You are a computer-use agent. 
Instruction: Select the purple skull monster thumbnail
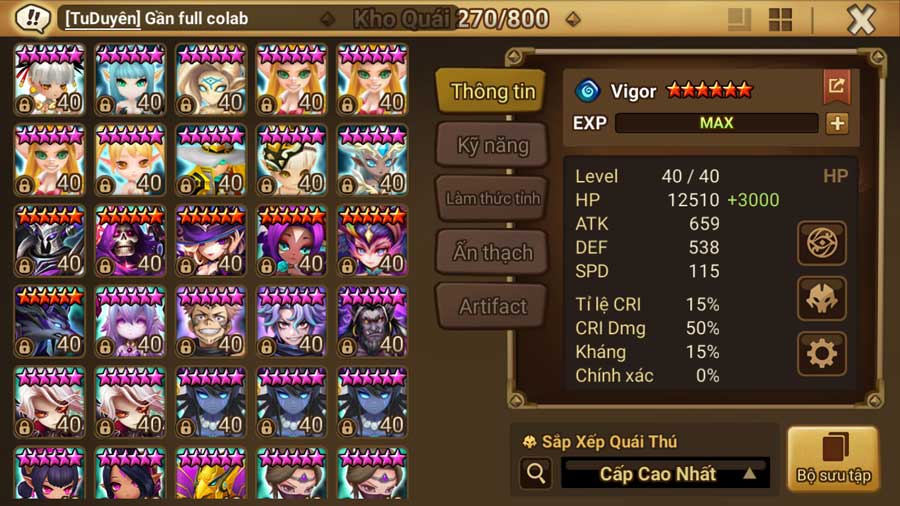tap(131, 242)
